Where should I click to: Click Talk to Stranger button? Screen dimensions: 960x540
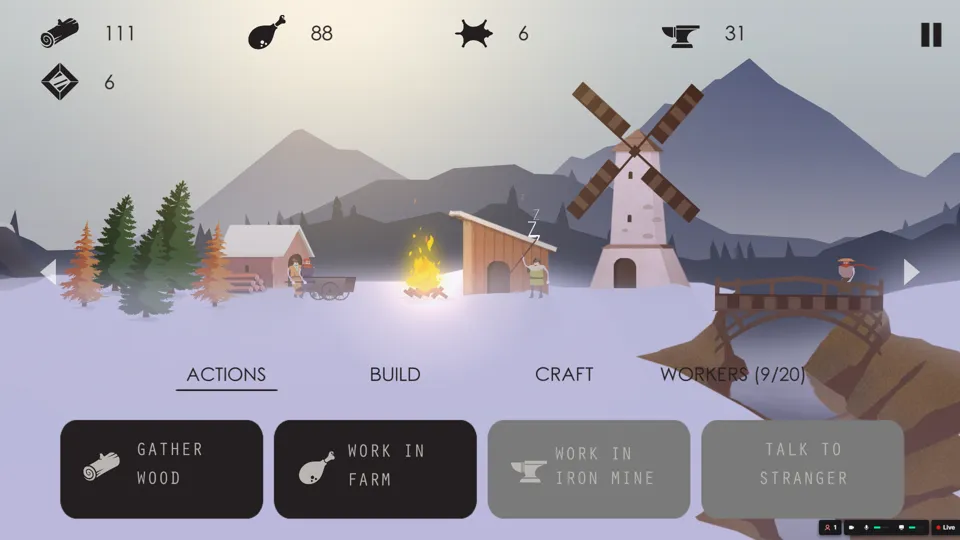[x=802, y=469]
